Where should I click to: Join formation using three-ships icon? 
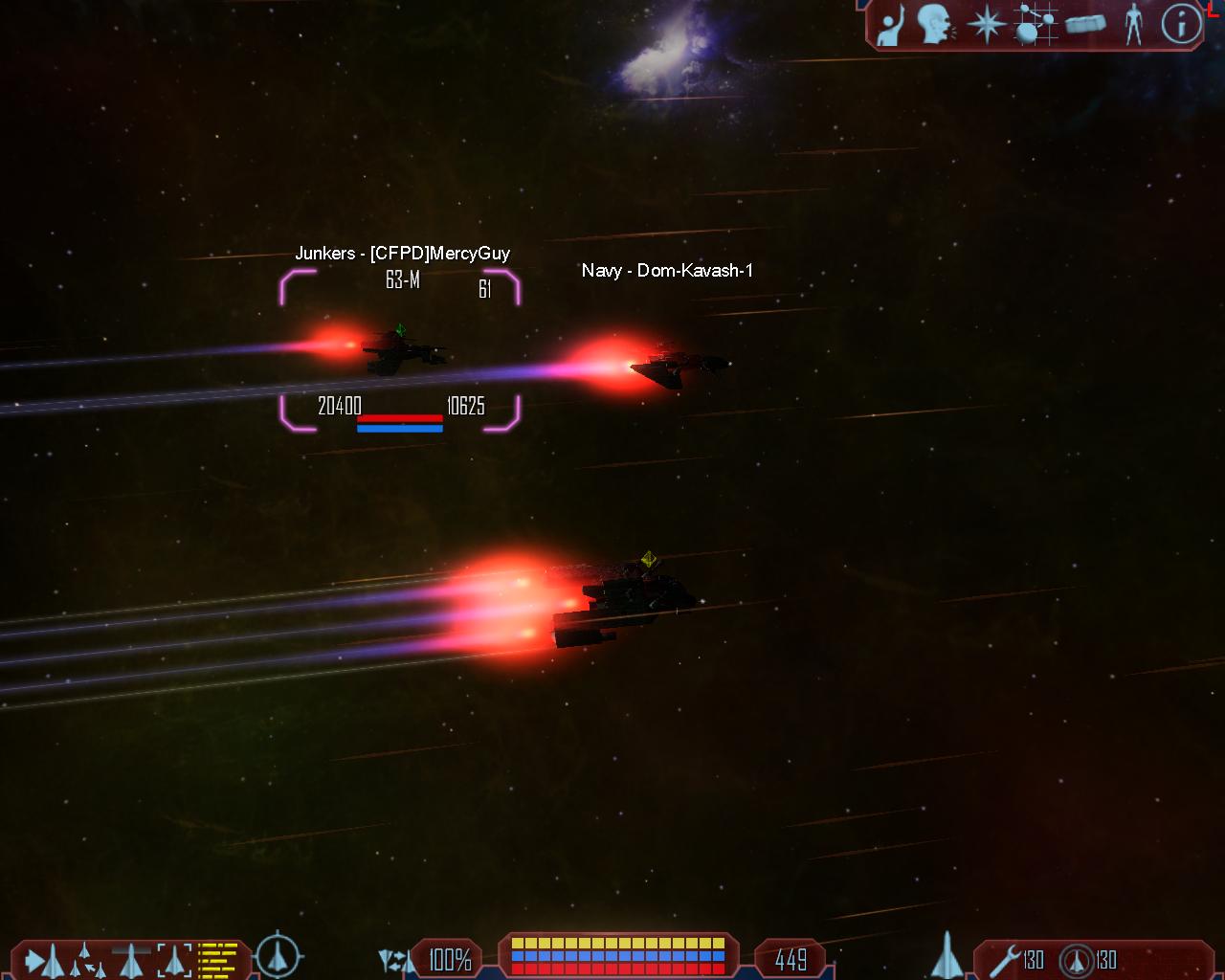pos(88,960)
